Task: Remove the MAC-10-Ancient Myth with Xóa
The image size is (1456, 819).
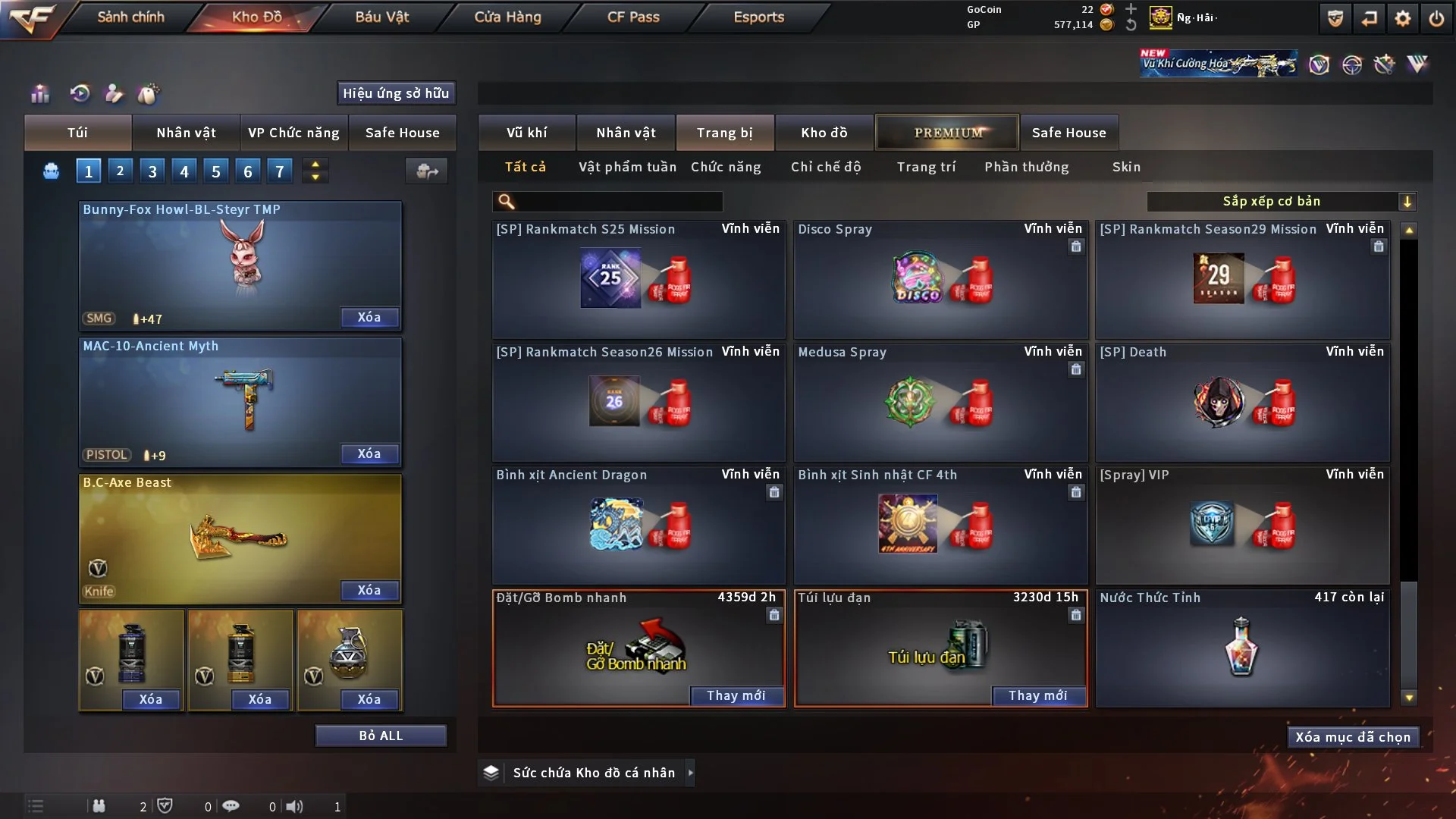Action: [x=369, y=453]
